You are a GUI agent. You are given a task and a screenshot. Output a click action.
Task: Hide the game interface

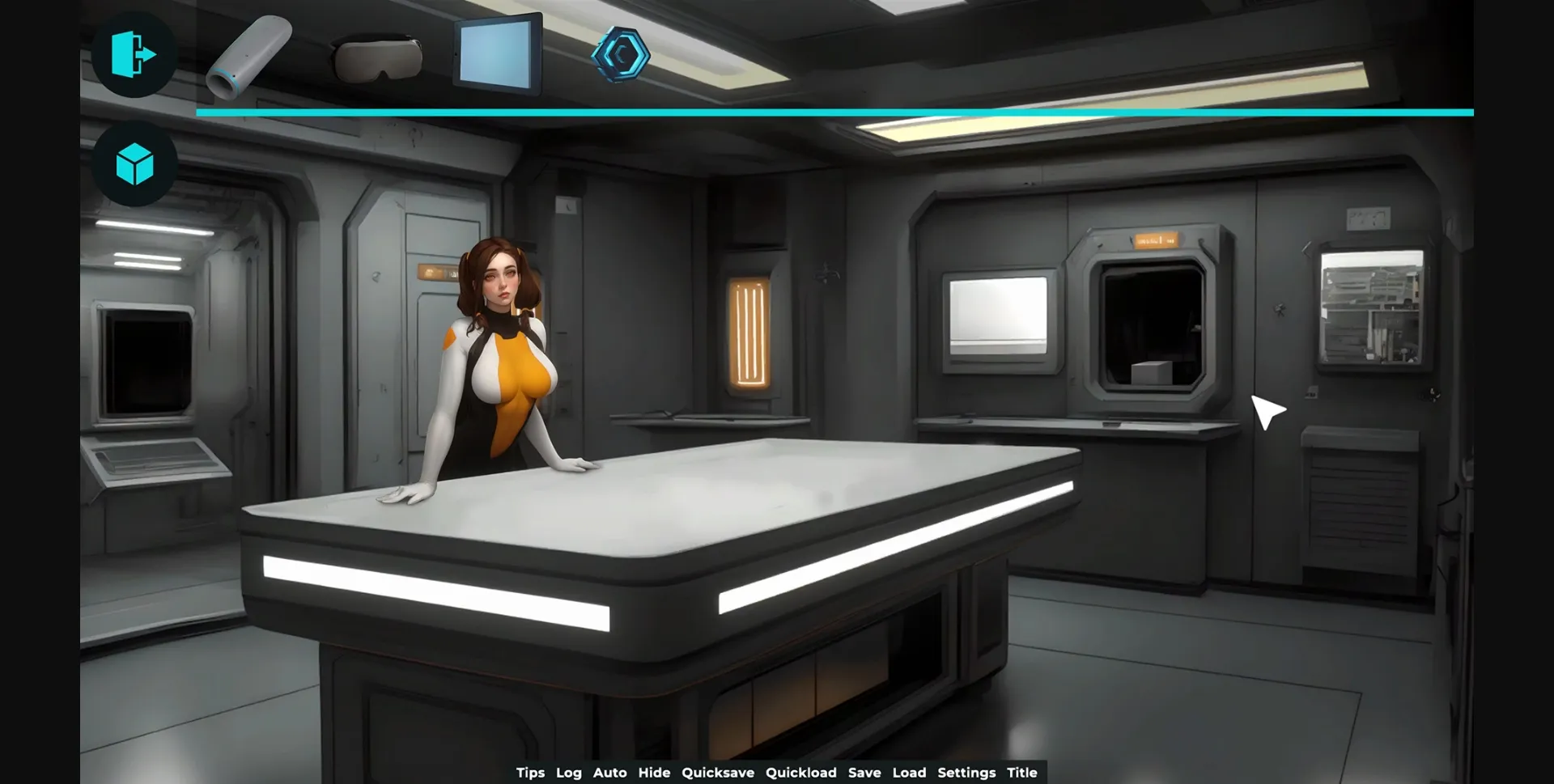point(655,773)
